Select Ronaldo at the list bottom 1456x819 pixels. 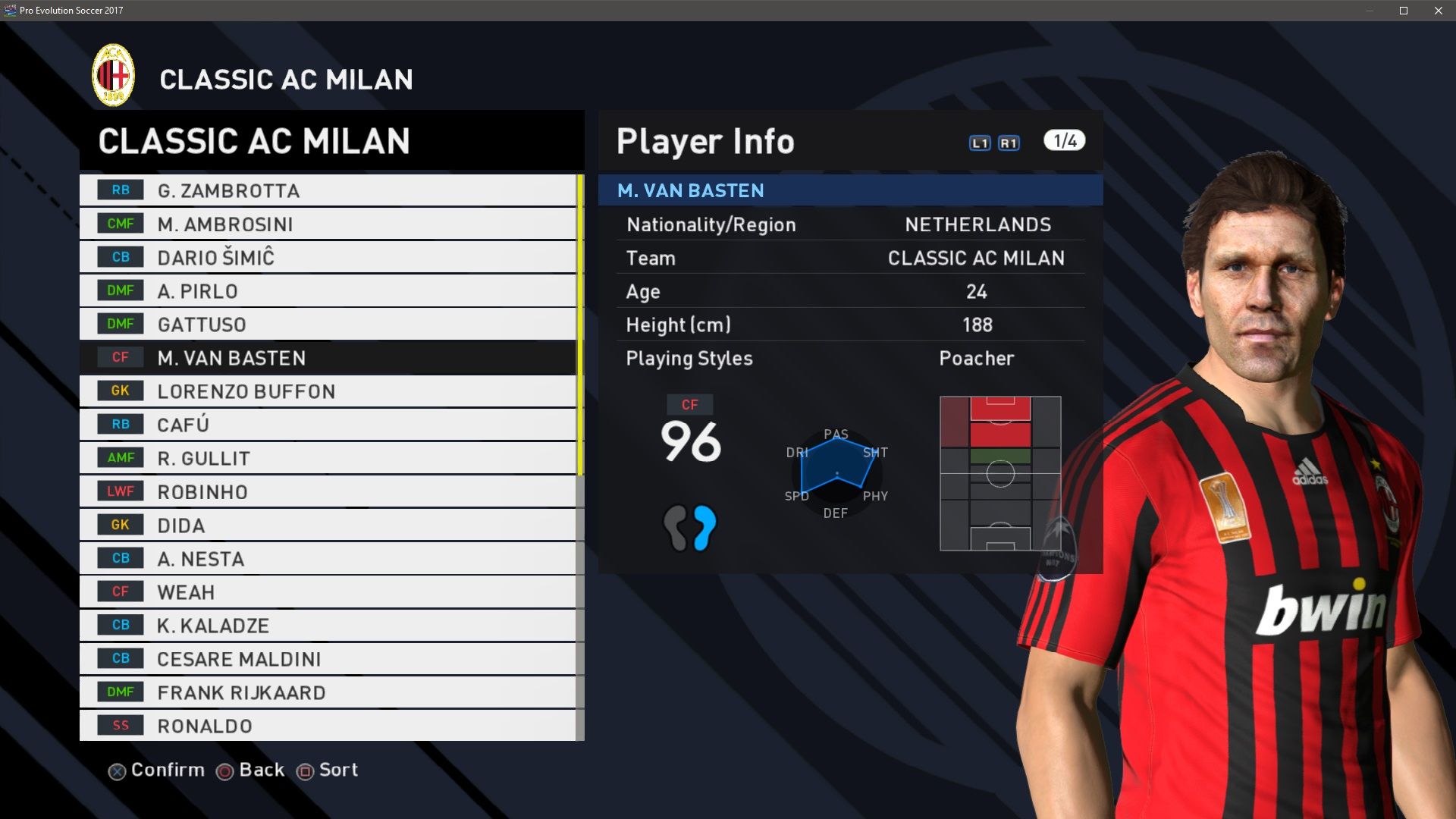pos(328,725)
